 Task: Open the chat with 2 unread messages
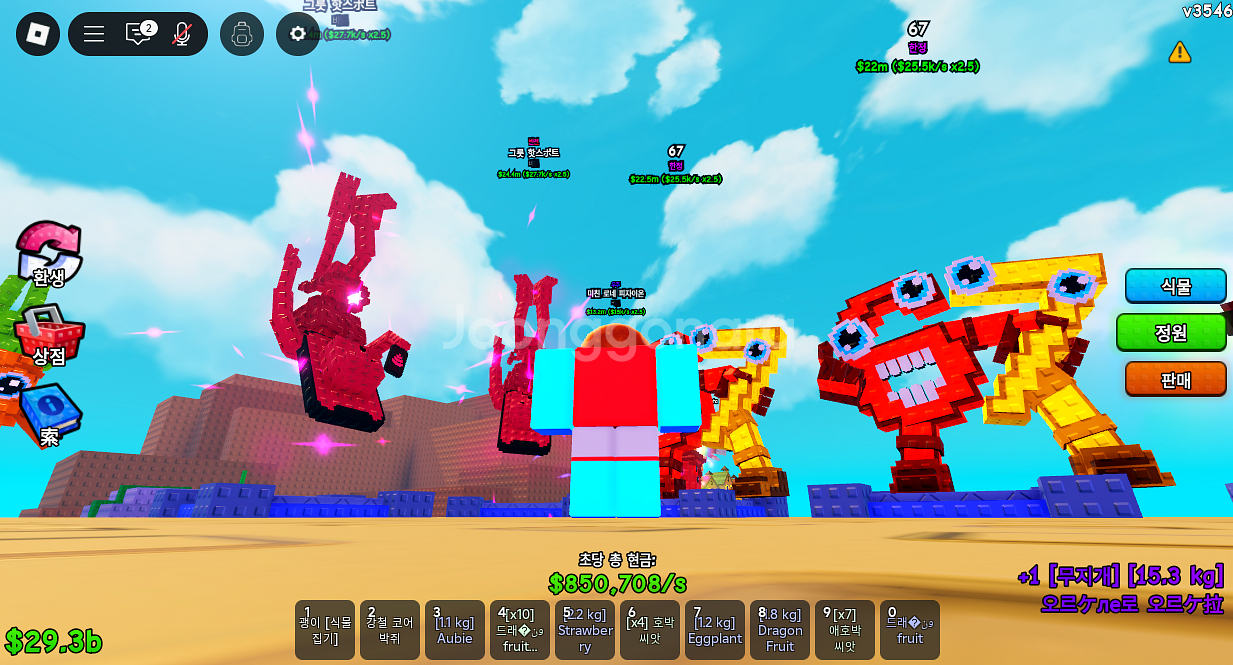139,34
